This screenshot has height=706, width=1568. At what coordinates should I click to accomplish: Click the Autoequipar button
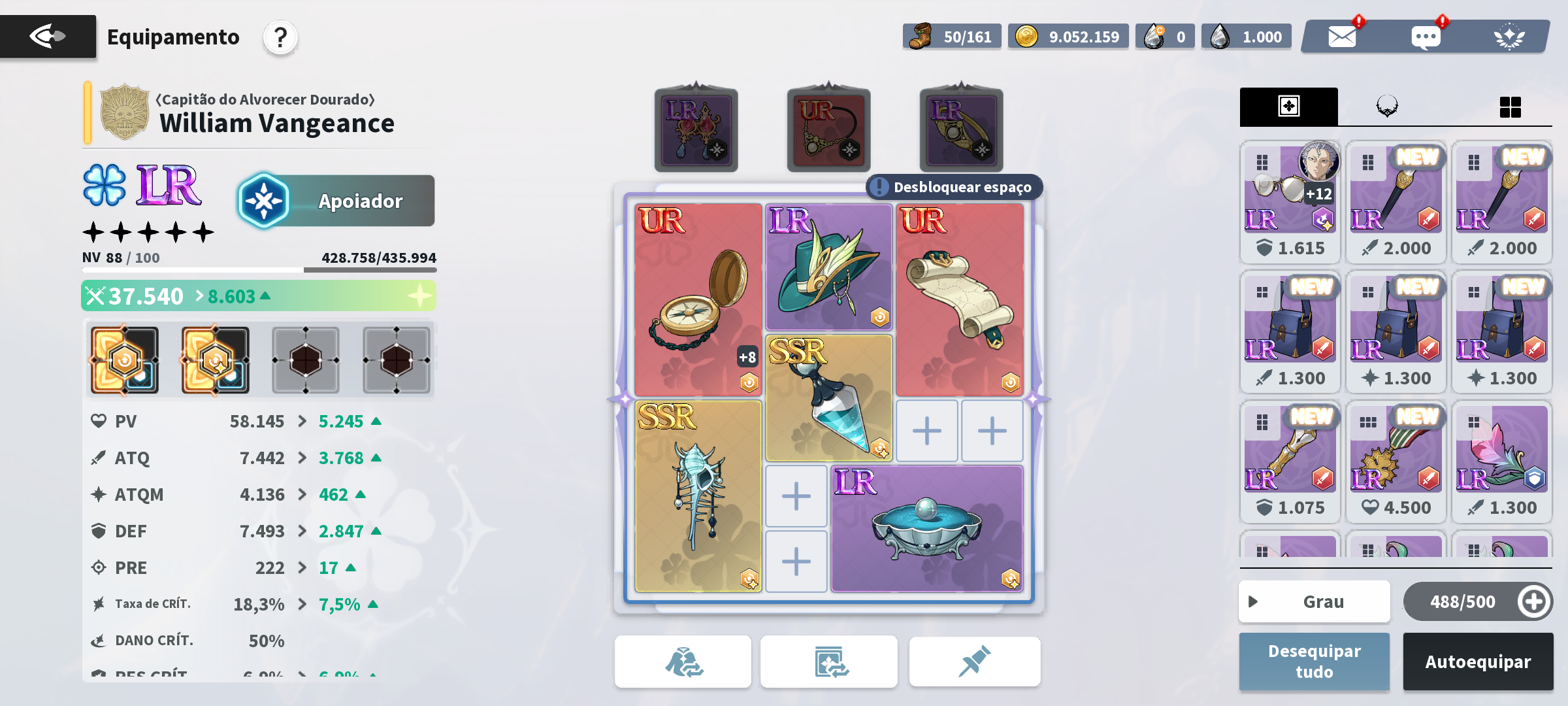[x=1477, y=662]
